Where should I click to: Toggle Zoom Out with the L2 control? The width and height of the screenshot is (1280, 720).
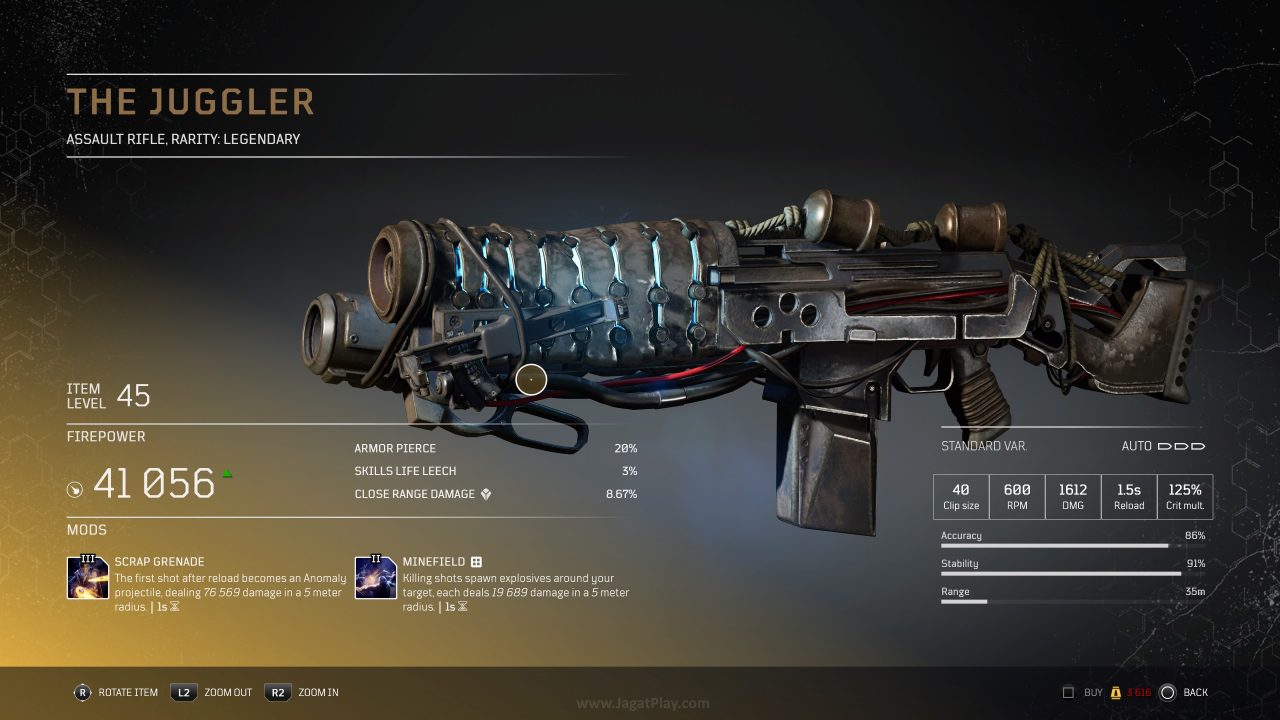[x=183, y=692]
